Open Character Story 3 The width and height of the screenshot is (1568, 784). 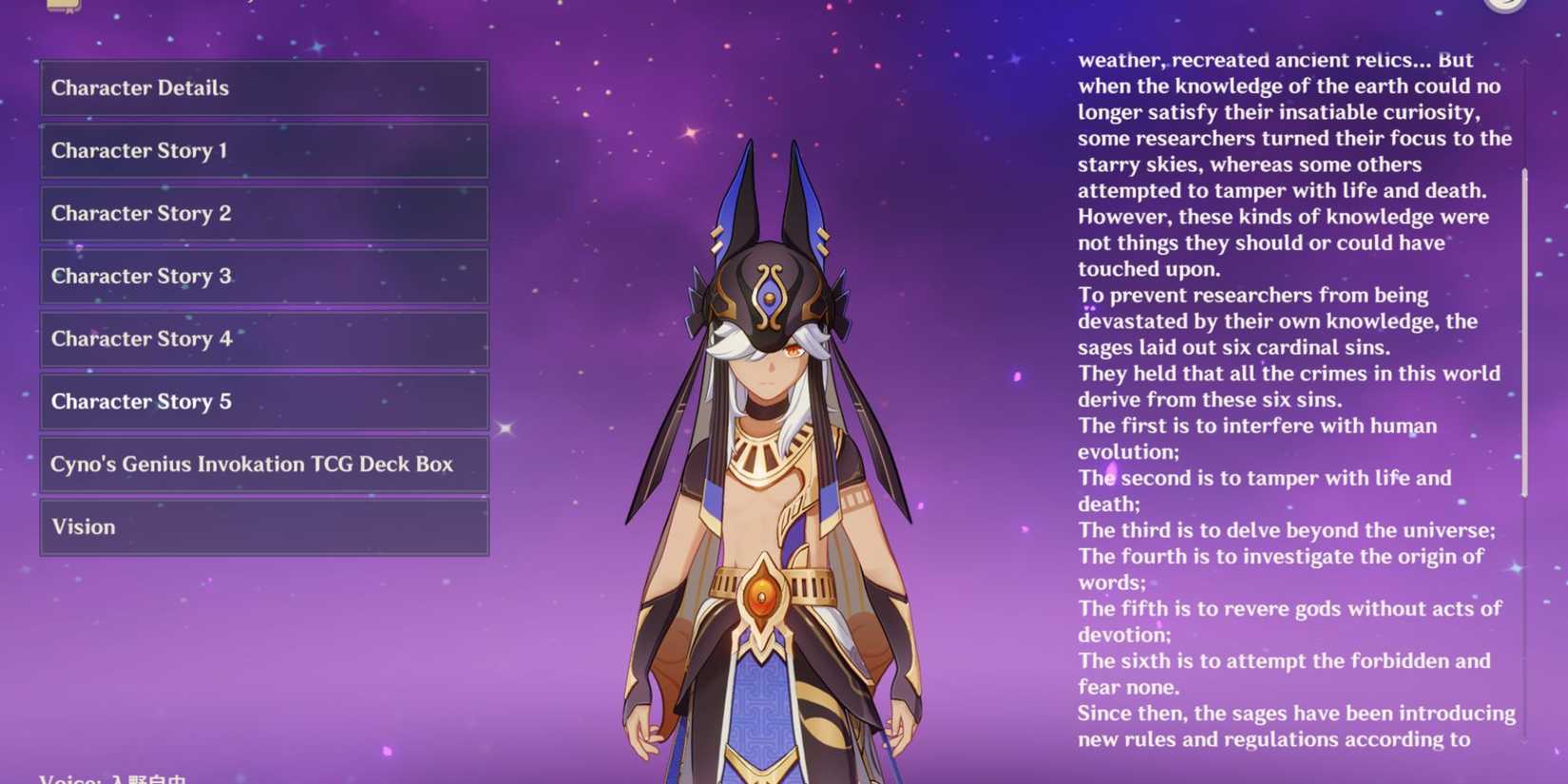(262, 276)
